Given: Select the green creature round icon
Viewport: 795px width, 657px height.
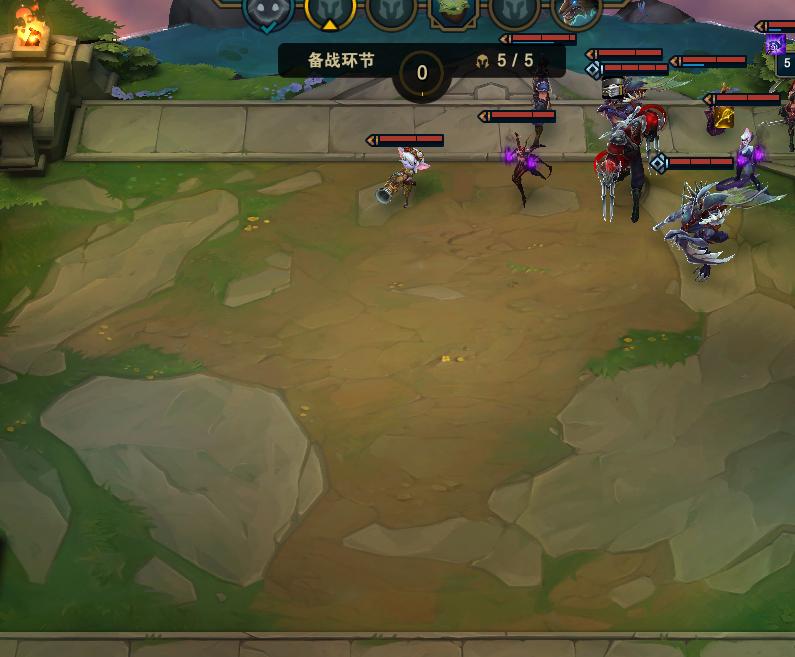Looking at the screenshot, I should pyautogui.click(x=453, y=10).
